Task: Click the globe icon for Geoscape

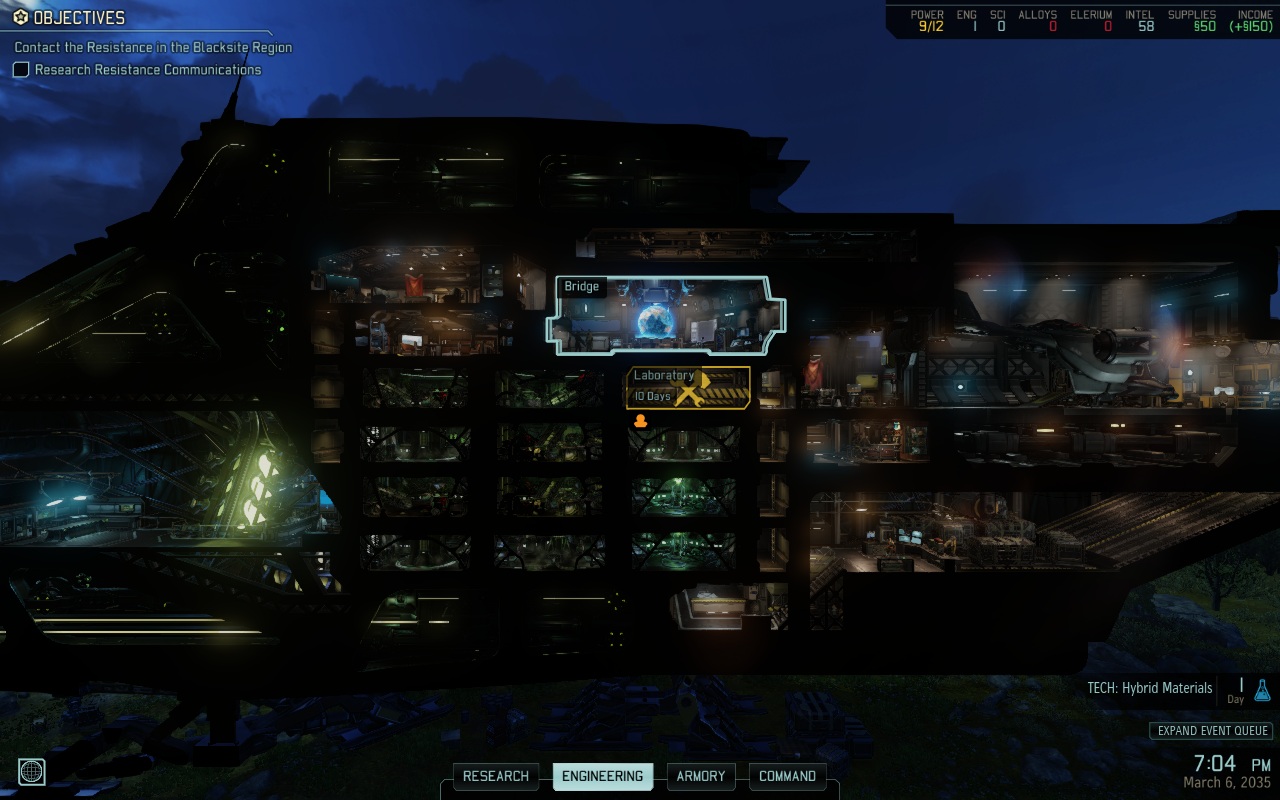Action: (31, 771)
